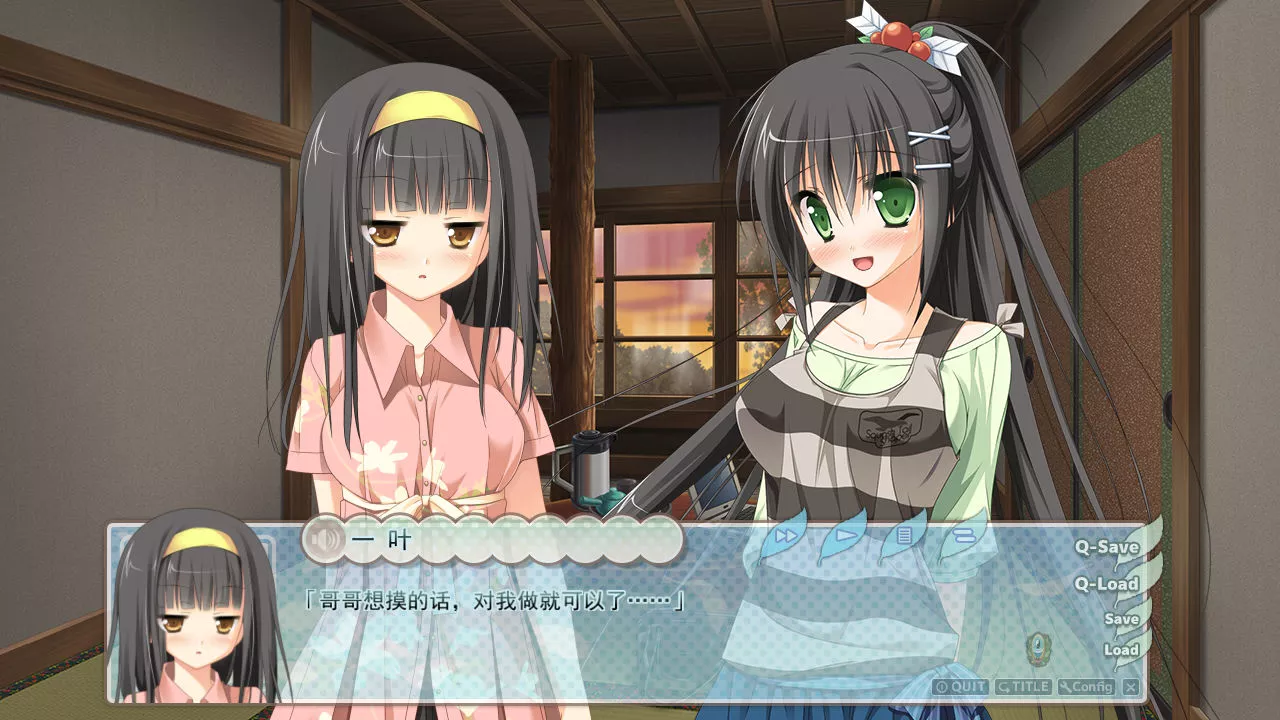Quick load with Q-Load
Image resolution: width=1280 pixels, height=720 pixels.
[x=1106, y=584]
